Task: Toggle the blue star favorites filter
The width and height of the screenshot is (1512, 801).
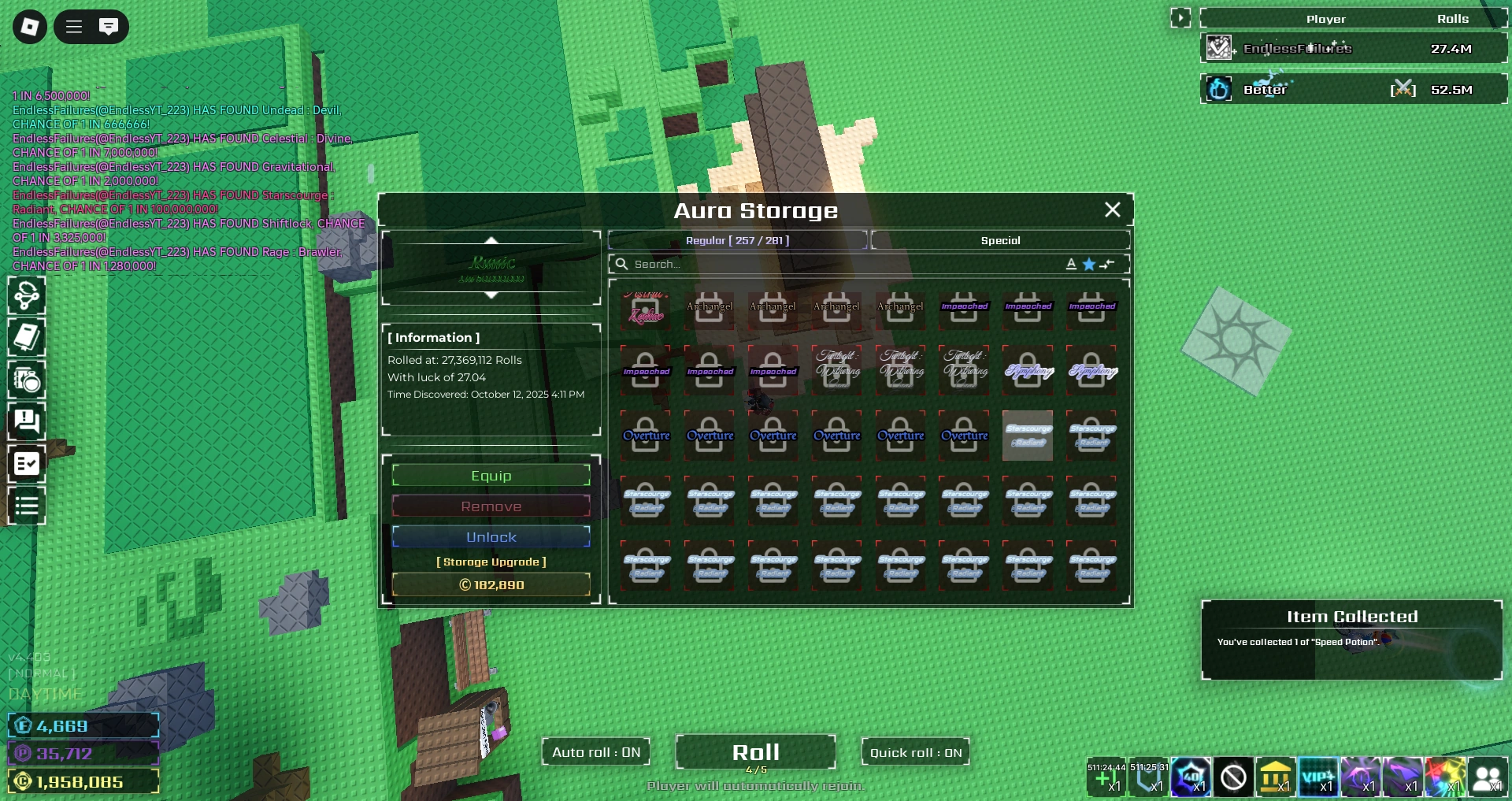Action: [1089, 265]
